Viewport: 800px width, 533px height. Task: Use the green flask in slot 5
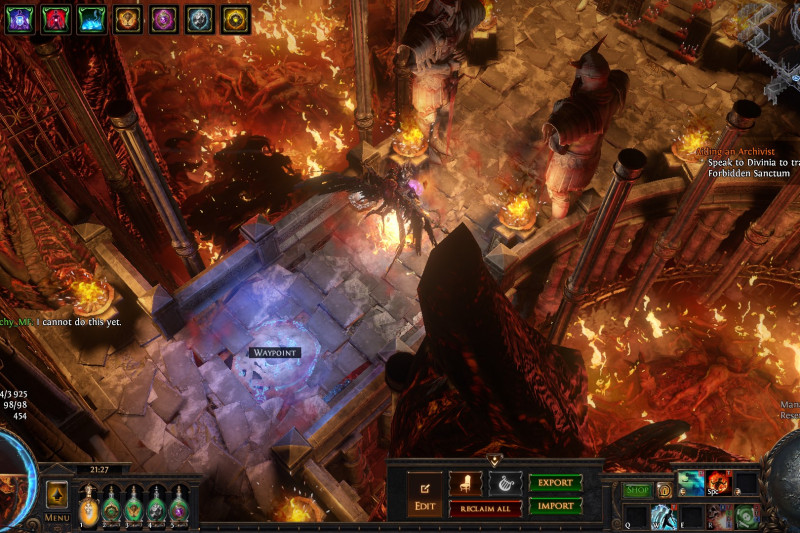179,505
